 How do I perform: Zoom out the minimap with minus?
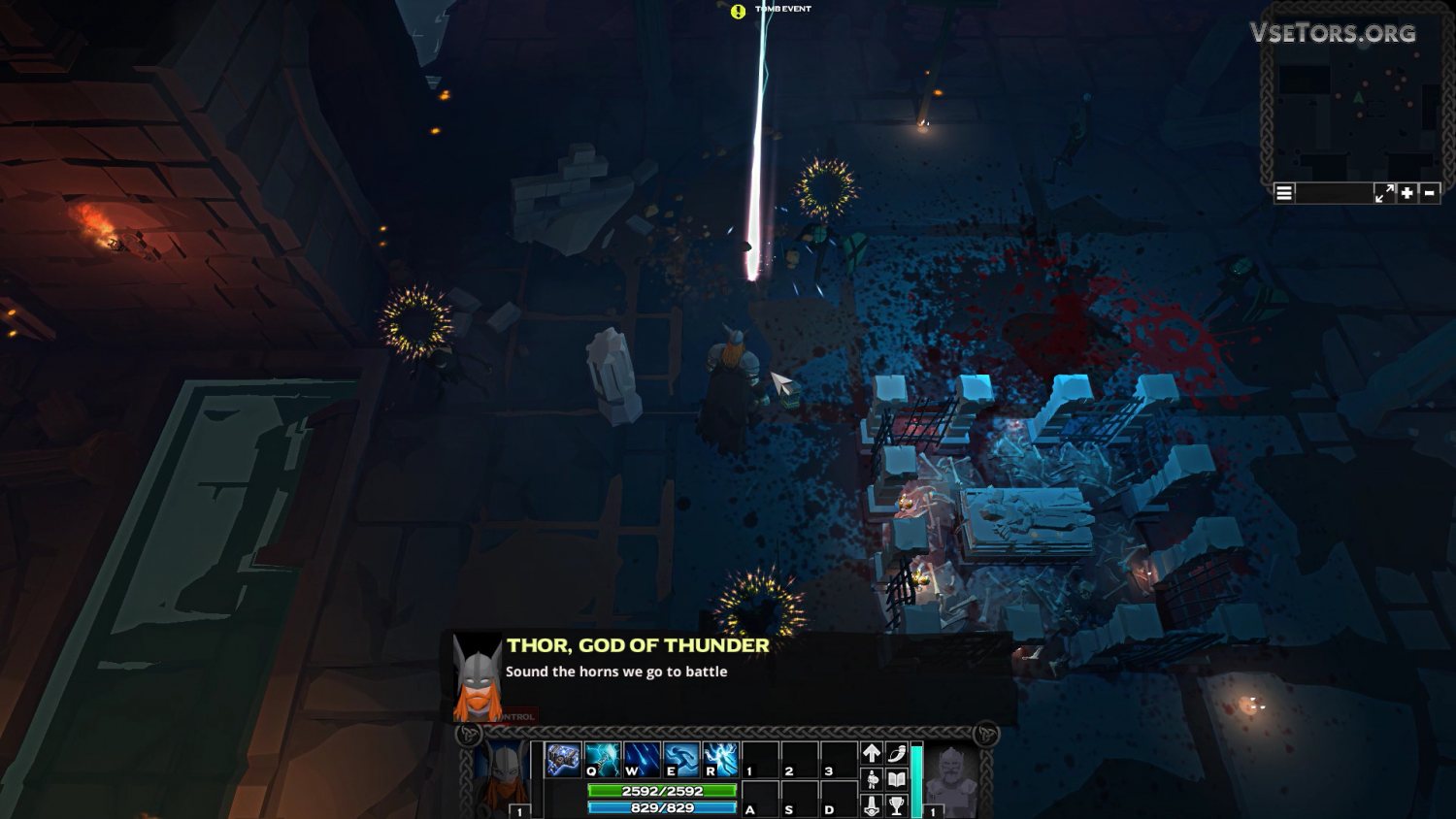(x=1430, y=193)
